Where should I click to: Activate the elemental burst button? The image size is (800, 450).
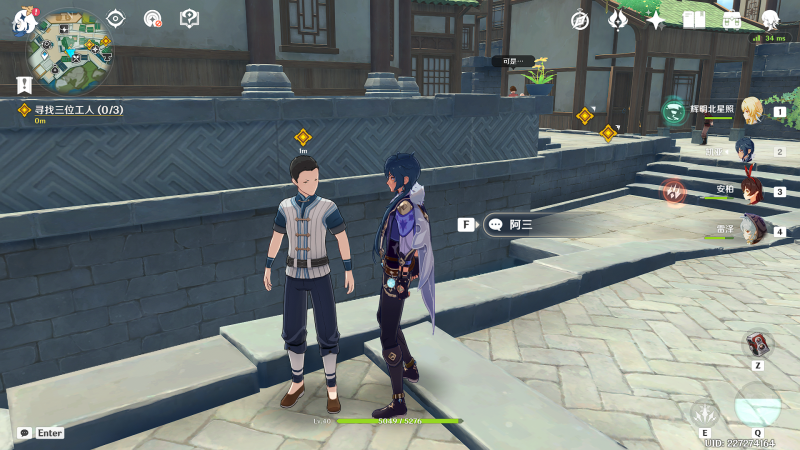coord(757,404)
